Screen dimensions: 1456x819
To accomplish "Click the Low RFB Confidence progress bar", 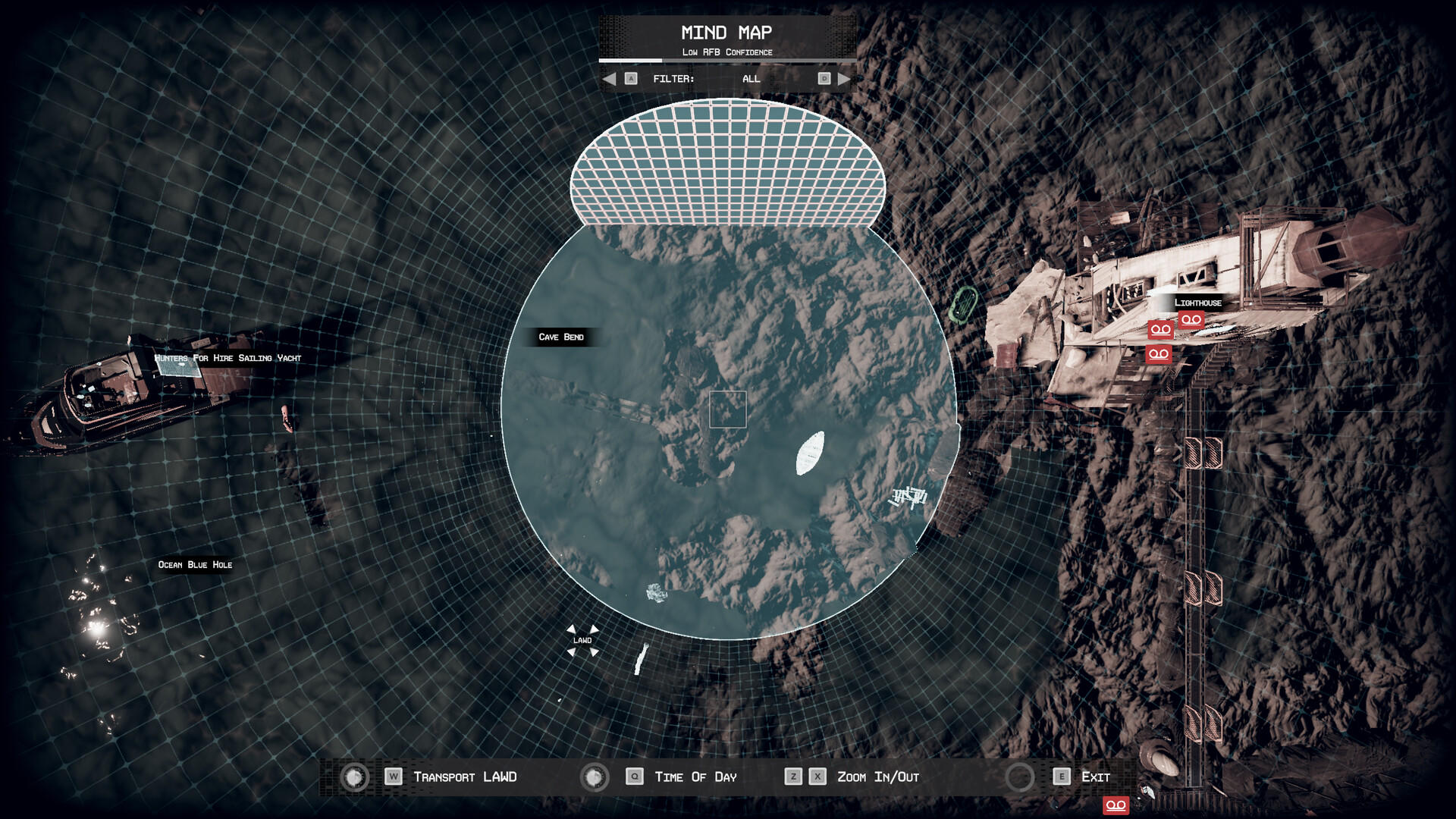I will click(x=726, y=61).
